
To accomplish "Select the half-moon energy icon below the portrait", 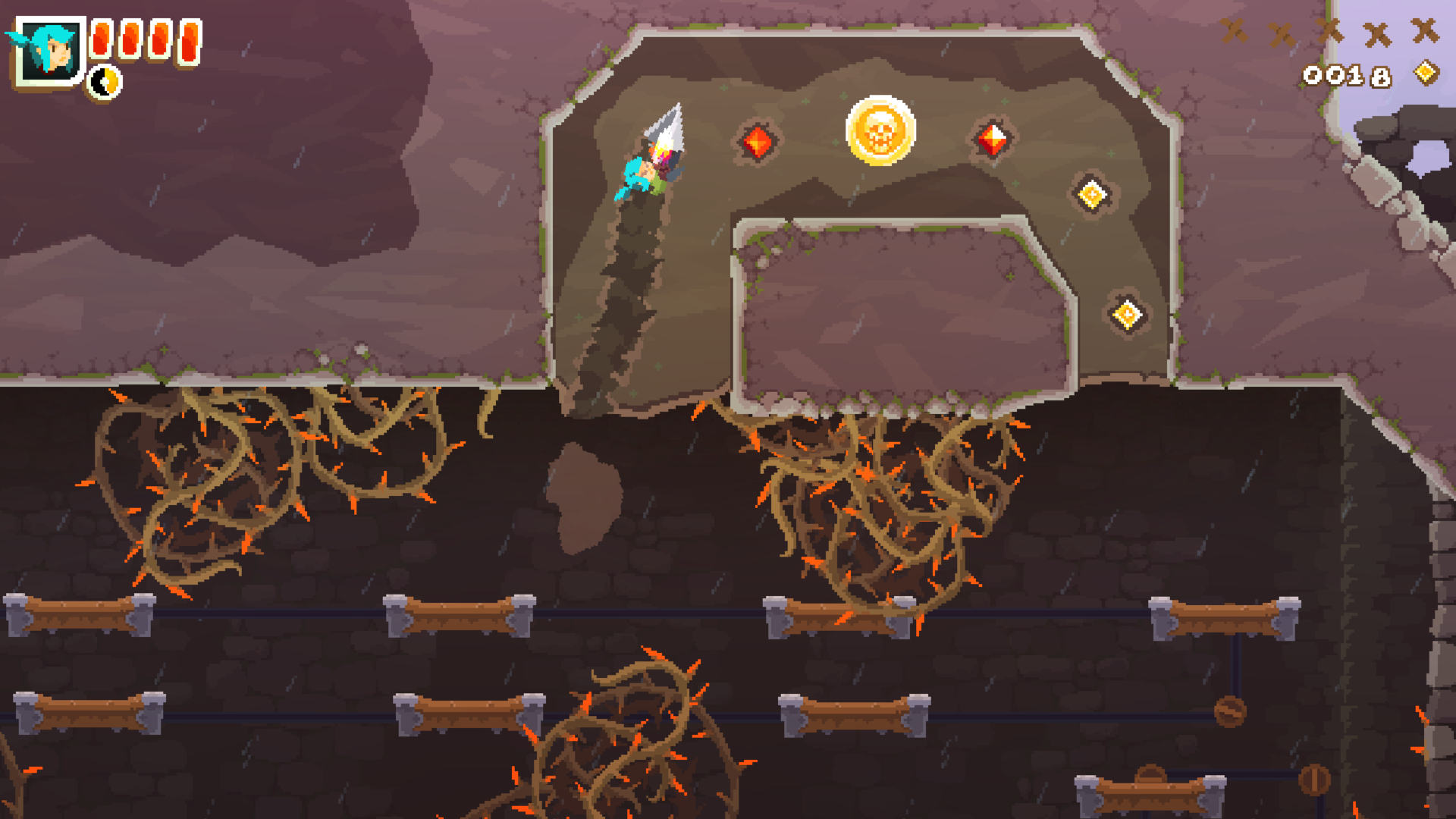I will [104, 83].
